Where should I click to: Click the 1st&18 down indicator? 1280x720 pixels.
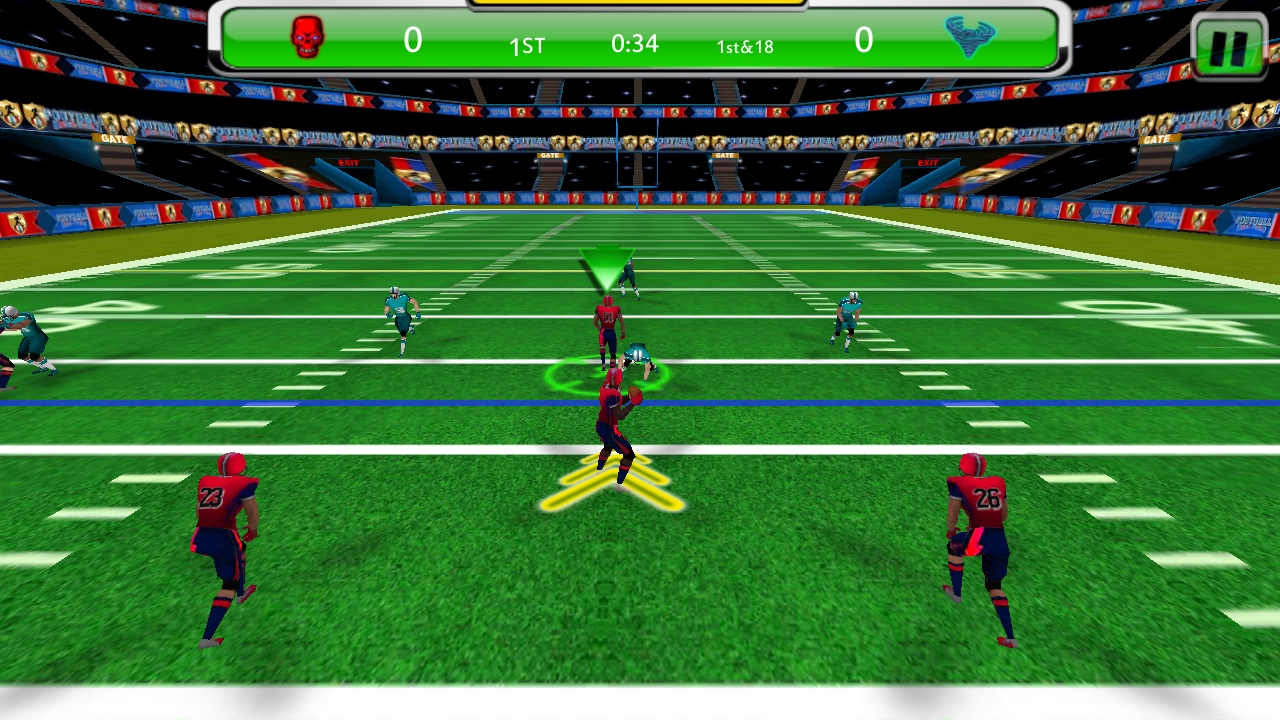(744, 46)
